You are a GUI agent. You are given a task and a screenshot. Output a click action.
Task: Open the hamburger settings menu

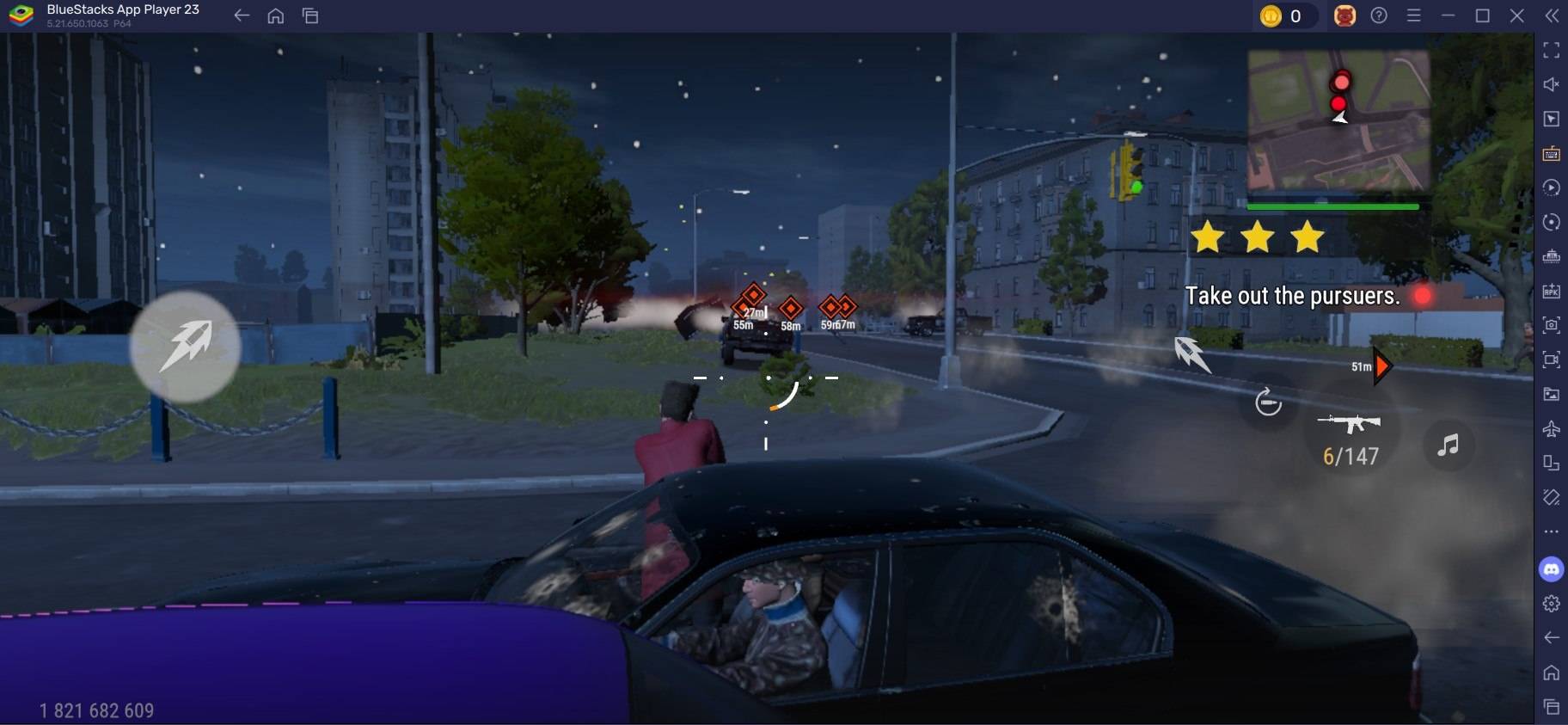tap(1414, 15)
